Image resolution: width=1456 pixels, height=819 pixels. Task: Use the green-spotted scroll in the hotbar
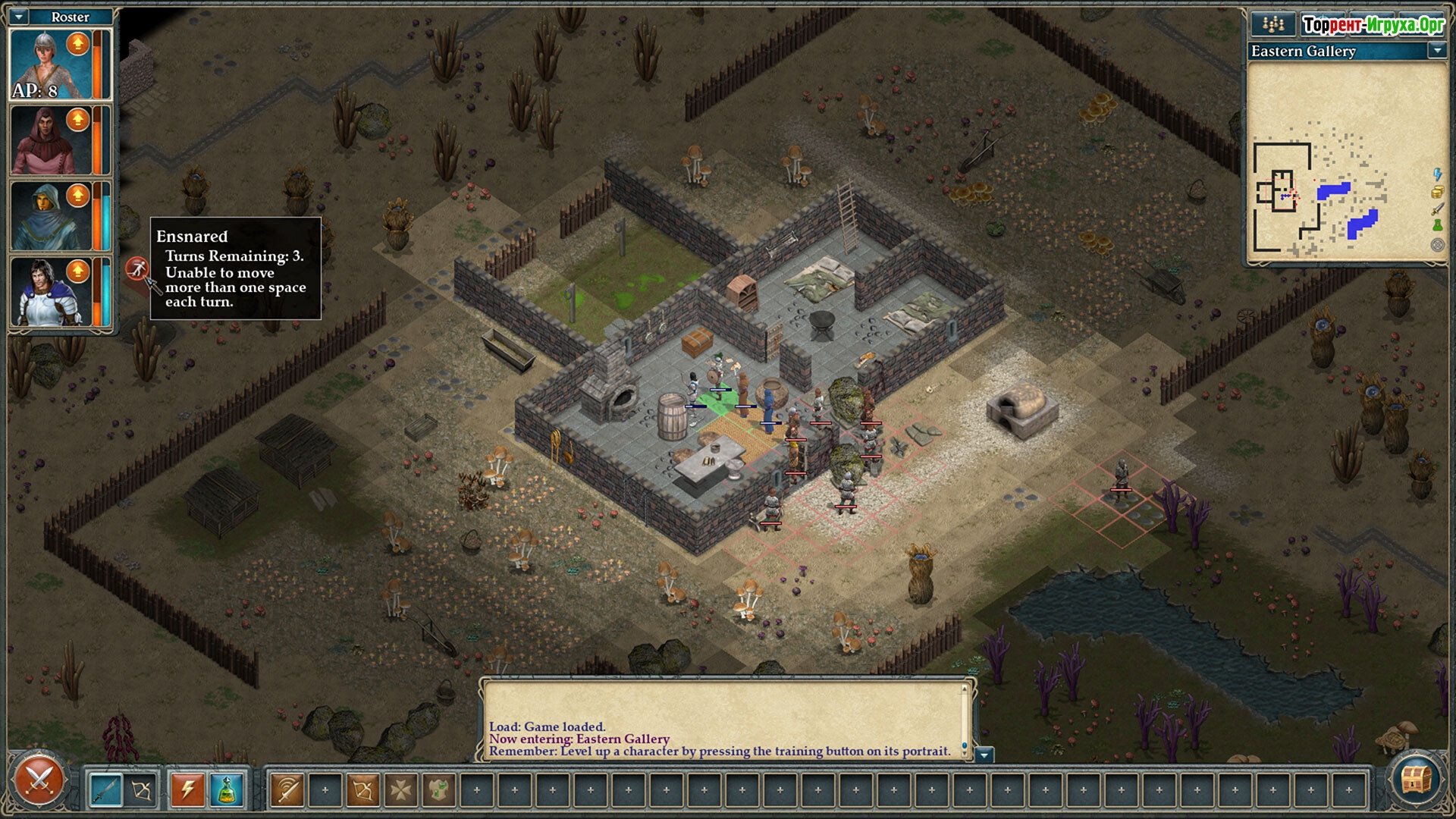point(438,790)
